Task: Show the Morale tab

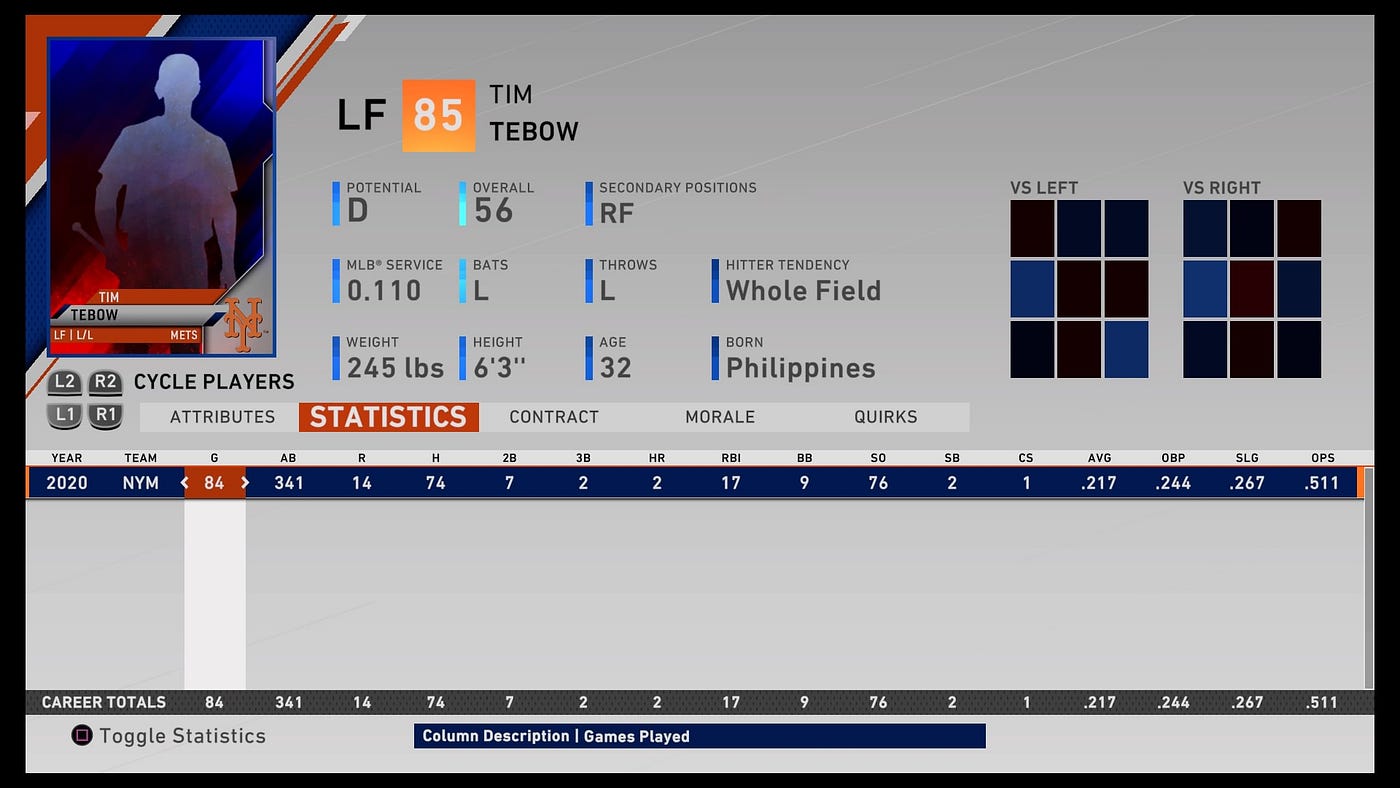Action: pyautogui.click(x=720, y=417)
